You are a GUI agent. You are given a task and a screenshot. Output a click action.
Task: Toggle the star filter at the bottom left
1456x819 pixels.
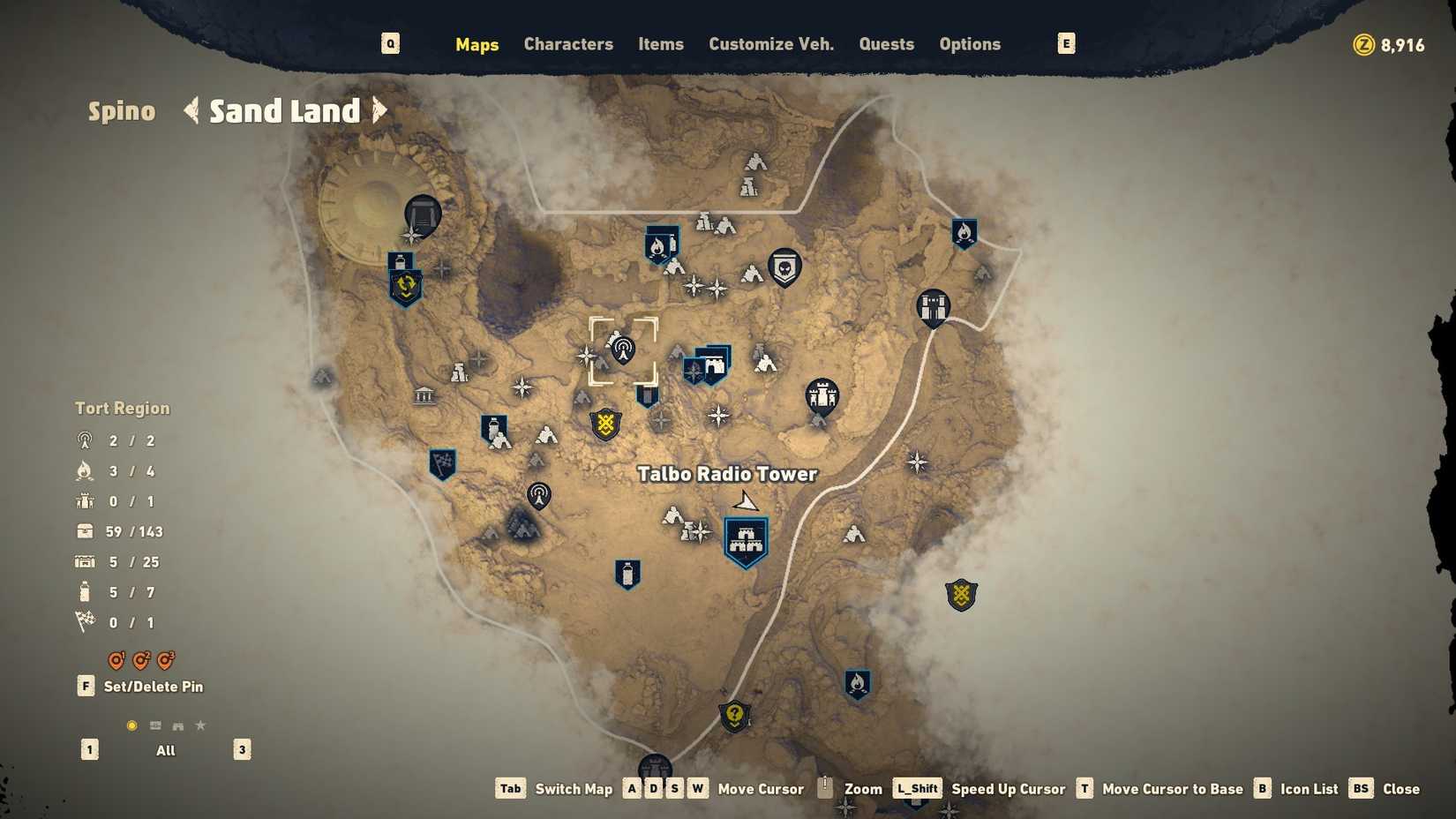[200, 725]
